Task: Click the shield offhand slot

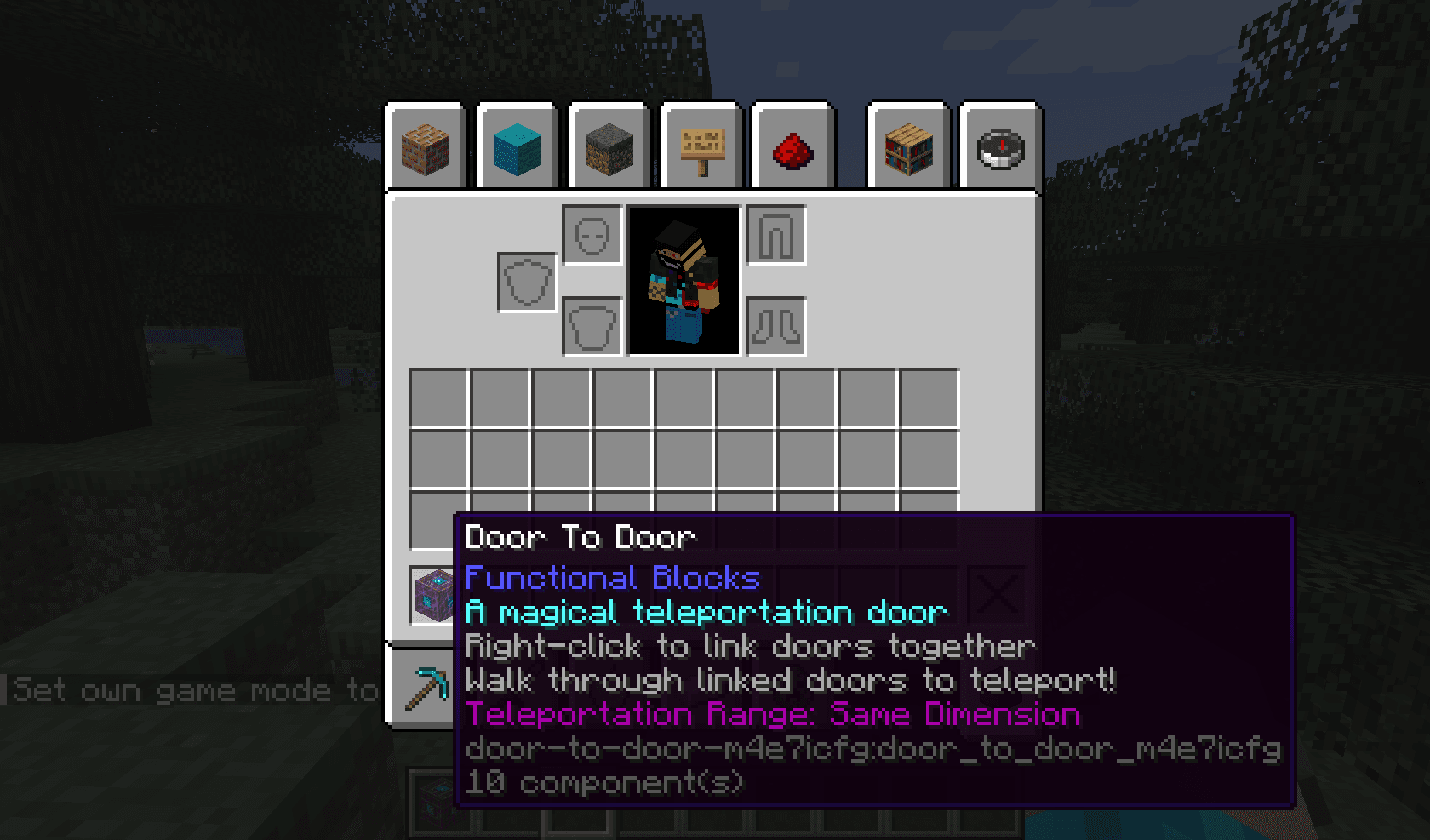Action: pyautogui.click(x=527, y=281)
